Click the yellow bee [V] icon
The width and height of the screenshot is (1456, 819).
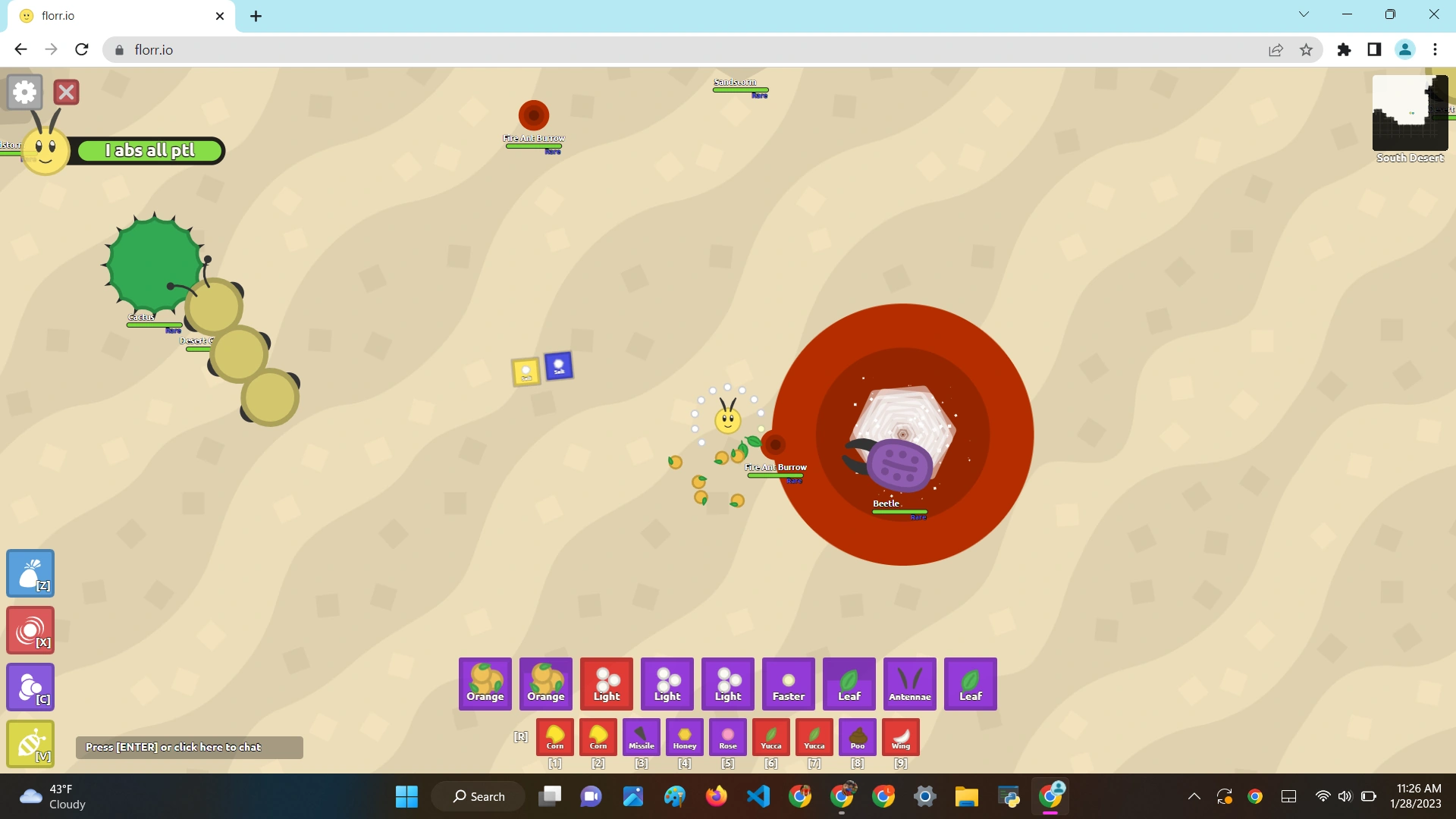point(30,743)
